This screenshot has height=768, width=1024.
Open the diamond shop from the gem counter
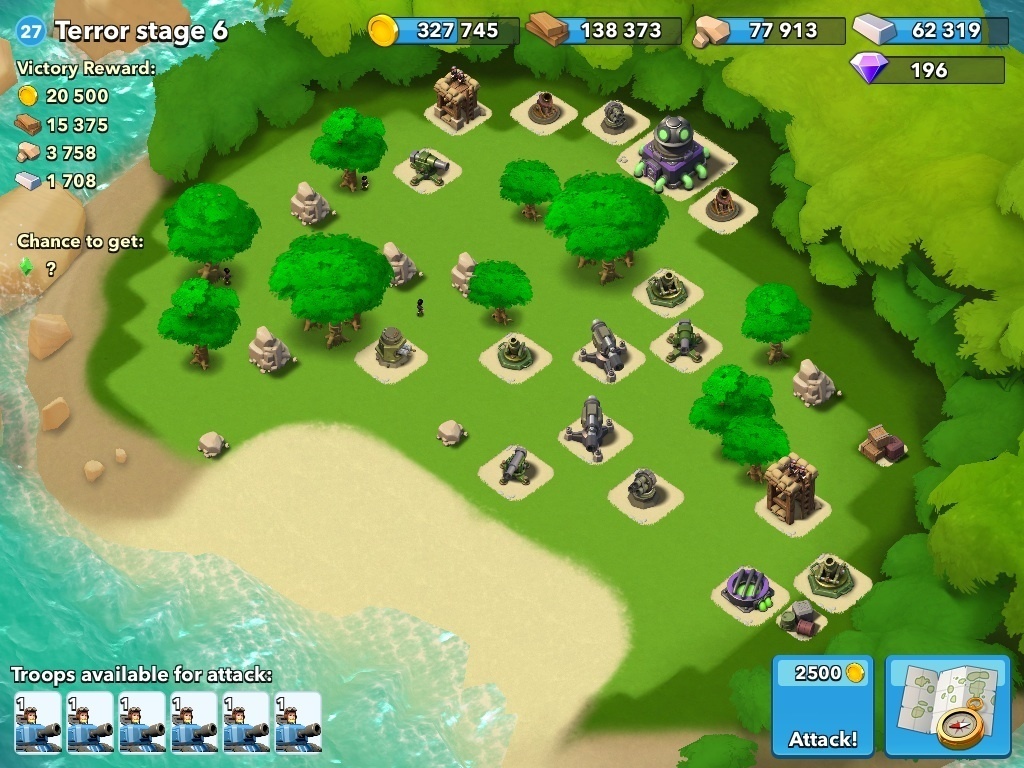pyautogui.click(x=927, y=70)
